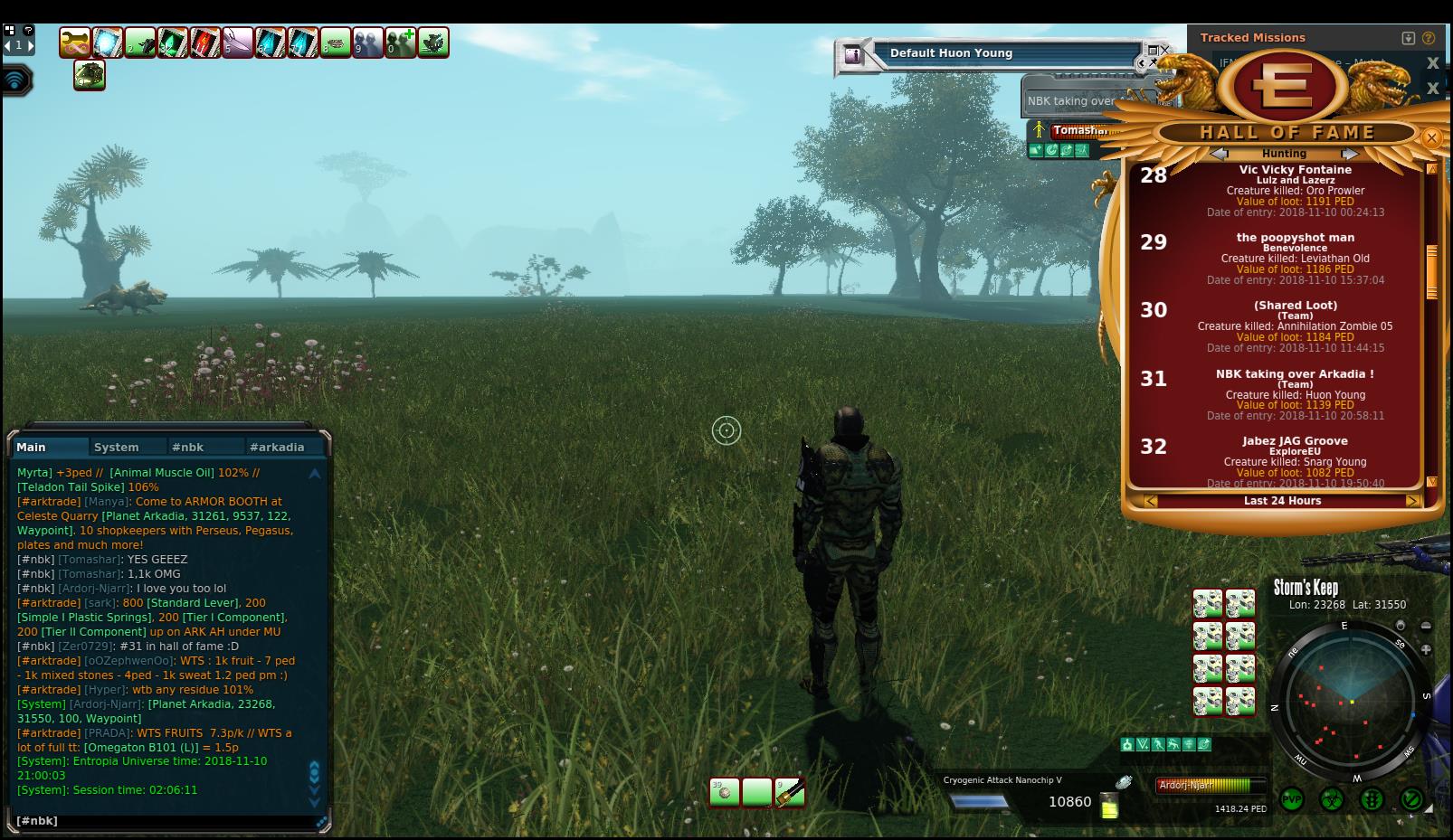
Task: Click the chat input field
Action: point(163,821)
